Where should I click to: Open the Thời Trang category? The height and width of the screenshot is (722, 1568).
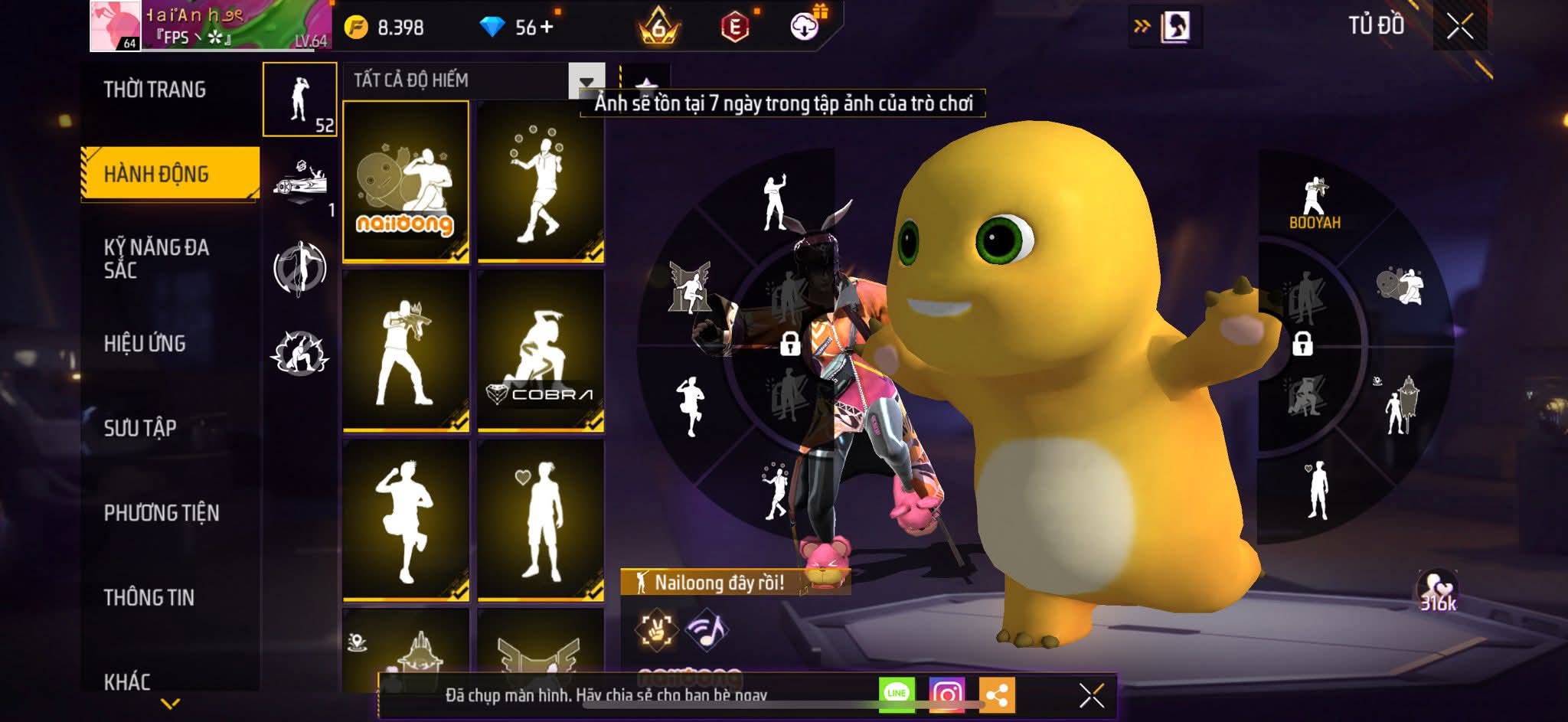[x=155, y=90]
